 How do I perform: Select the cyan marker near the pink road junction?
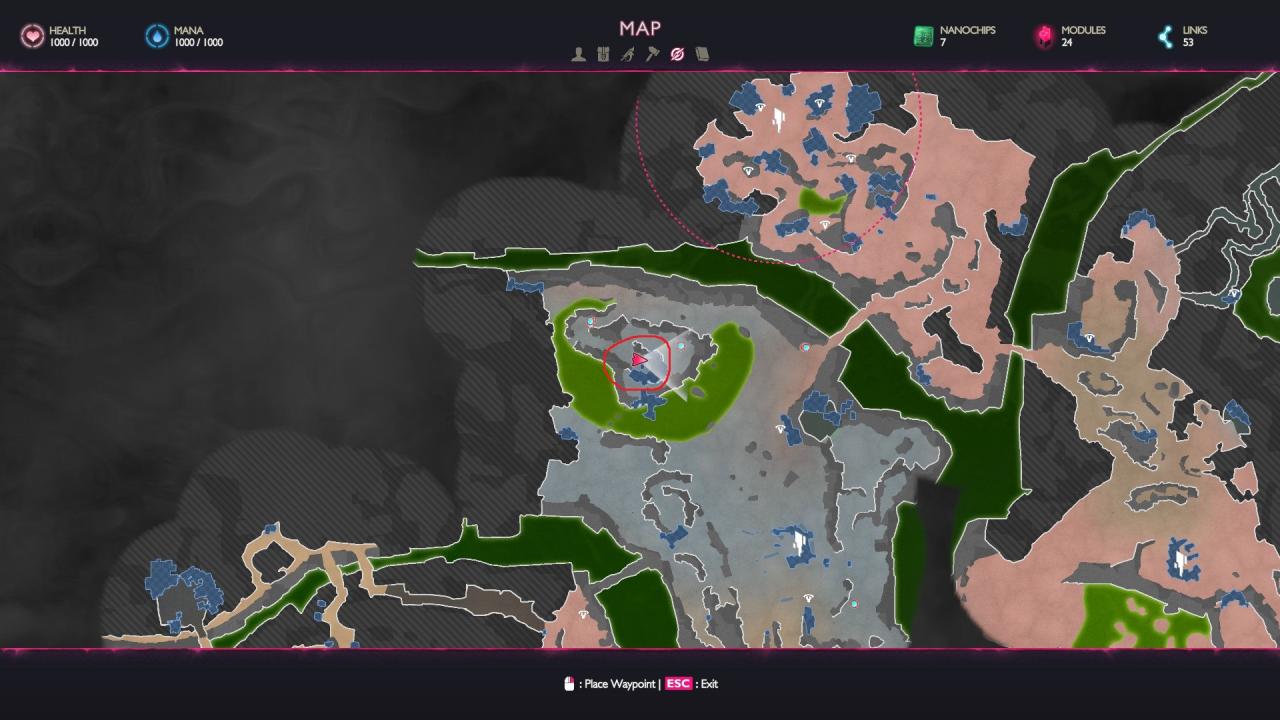pyautogui.click(x=806, y=347)
